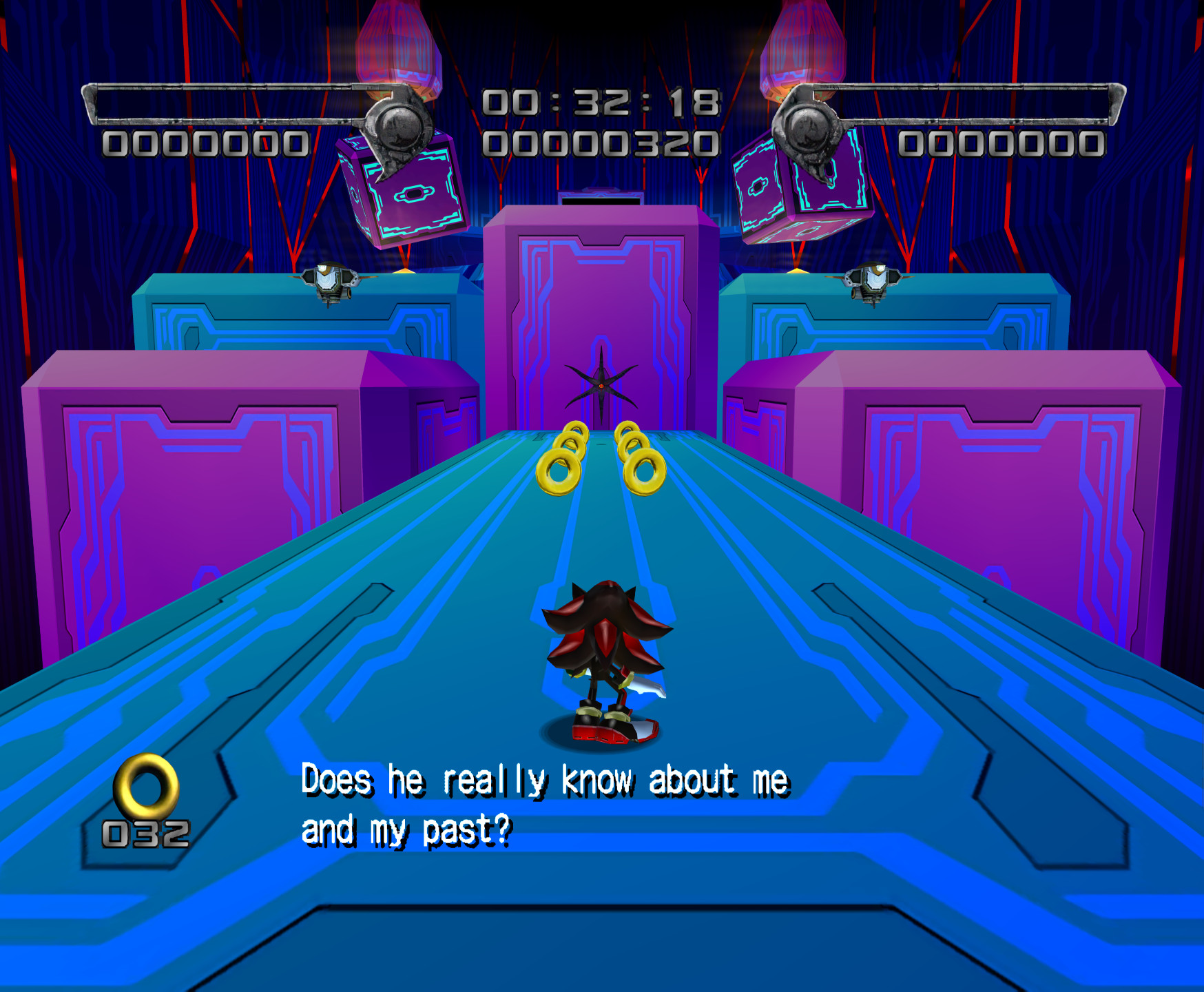Click the timer showing 00:32:18
Screen dimensions: 1204x992
click(x=601, y=102)
